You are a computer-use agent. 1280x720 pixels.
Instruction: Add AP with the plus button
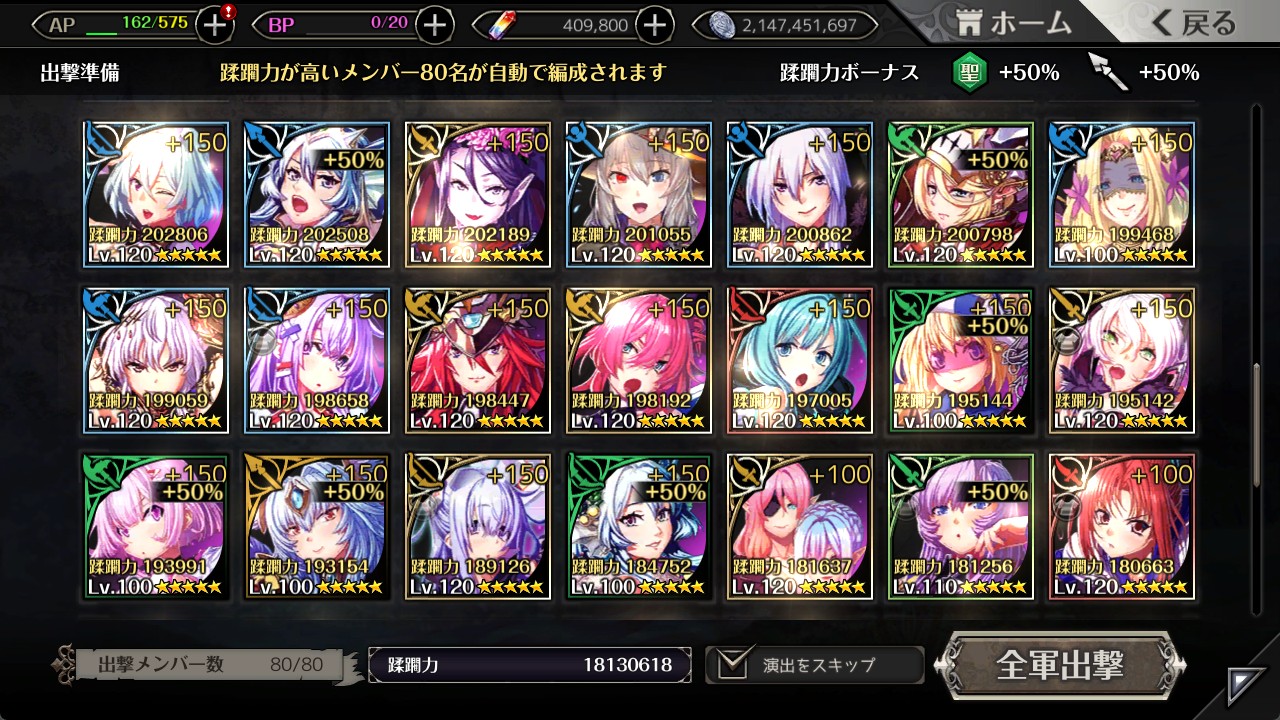[x=215, y=25]
